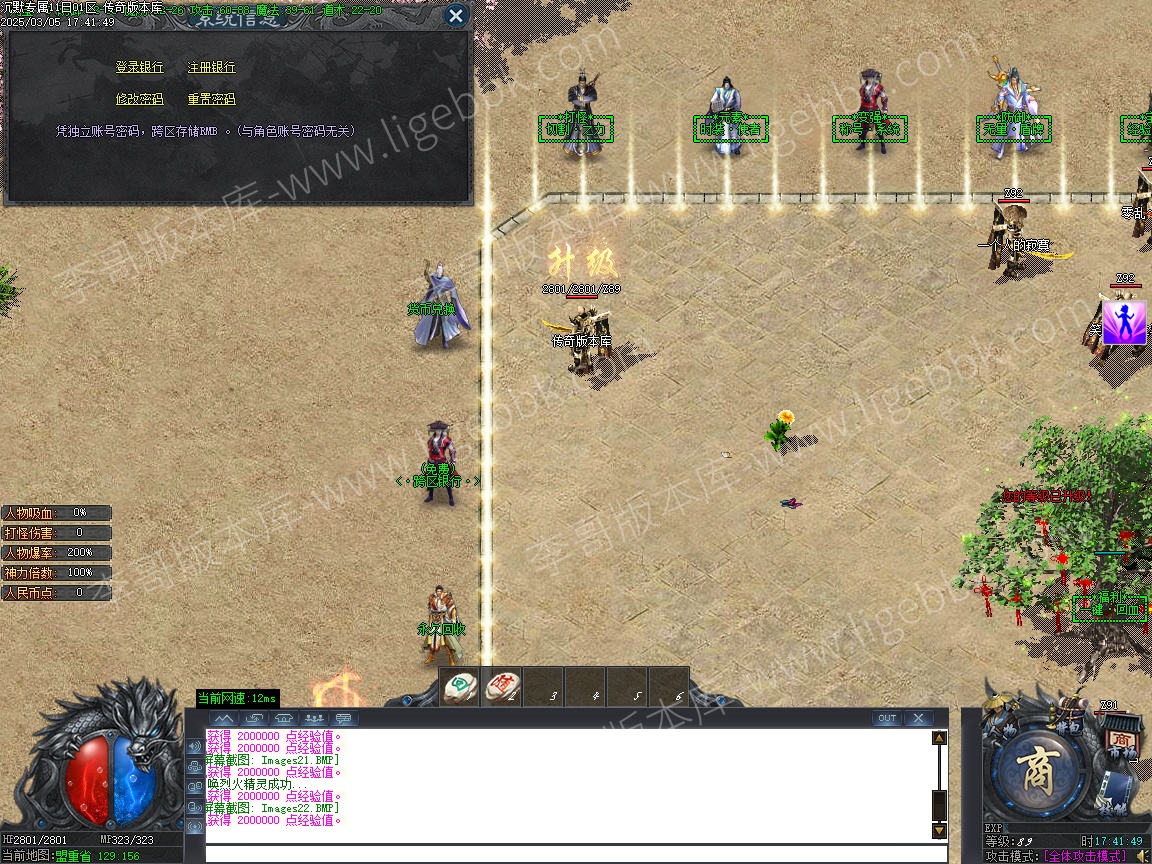Open the 技能 skills book
The width and height of the screenshot is (1152, 864).
[1117, 795]
